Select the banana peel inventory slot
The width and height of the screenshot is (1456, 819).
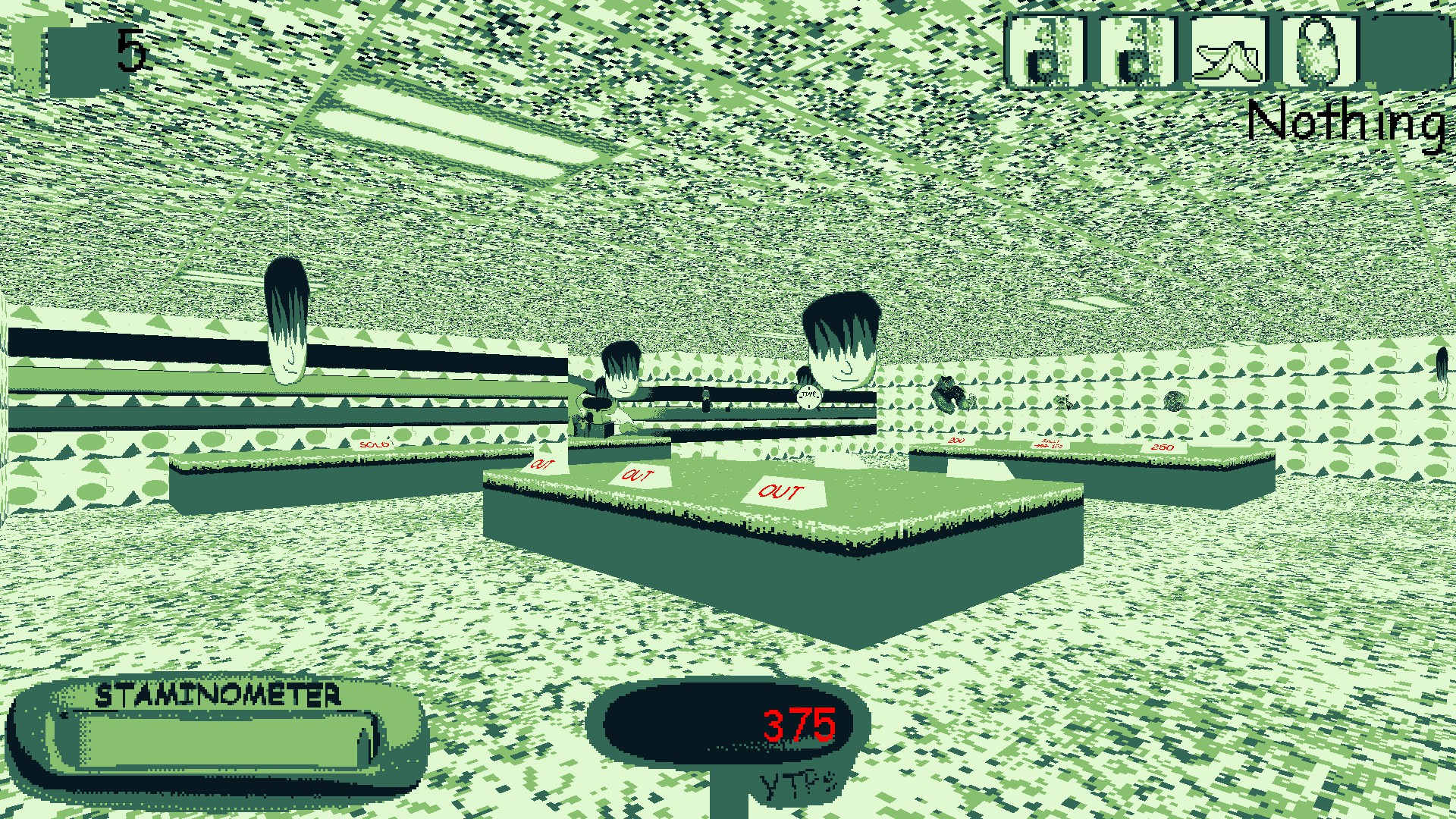coord(1226,49)
